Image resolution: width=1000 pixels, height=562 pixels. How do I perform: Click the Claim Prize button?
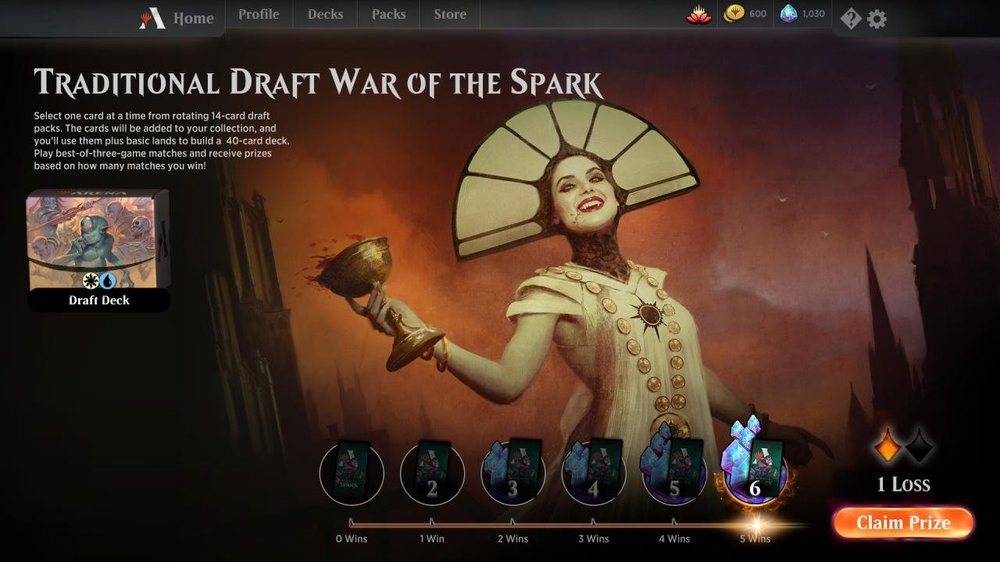tap(902, 522)
